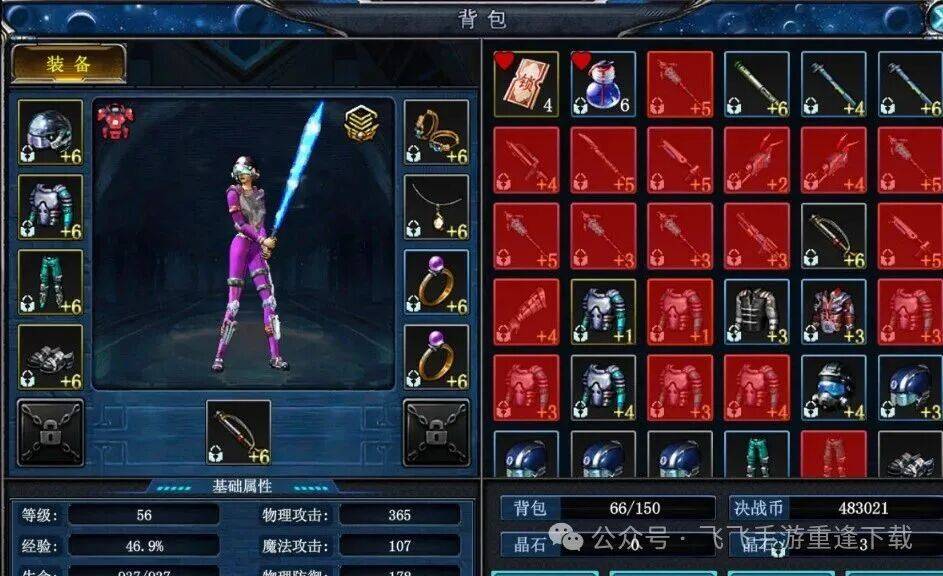Choose the bow +6 in the backpack grid
The image size is (943, 576).
[834, 236]
